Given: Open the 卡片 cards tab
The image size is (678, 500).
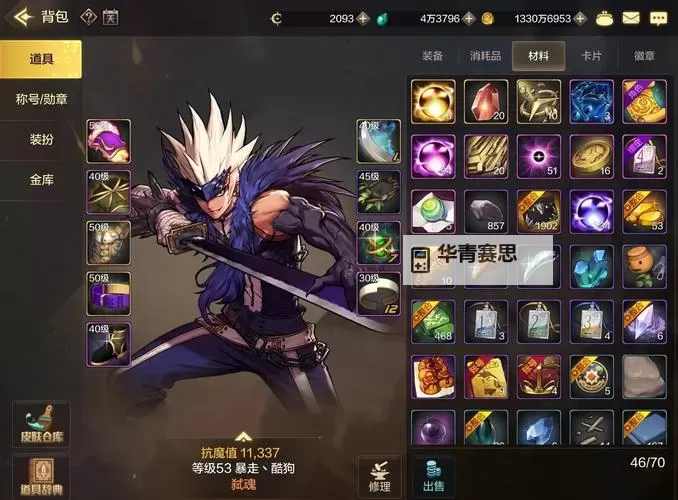Looking at the screenshot, I should (x=592, y=56).
